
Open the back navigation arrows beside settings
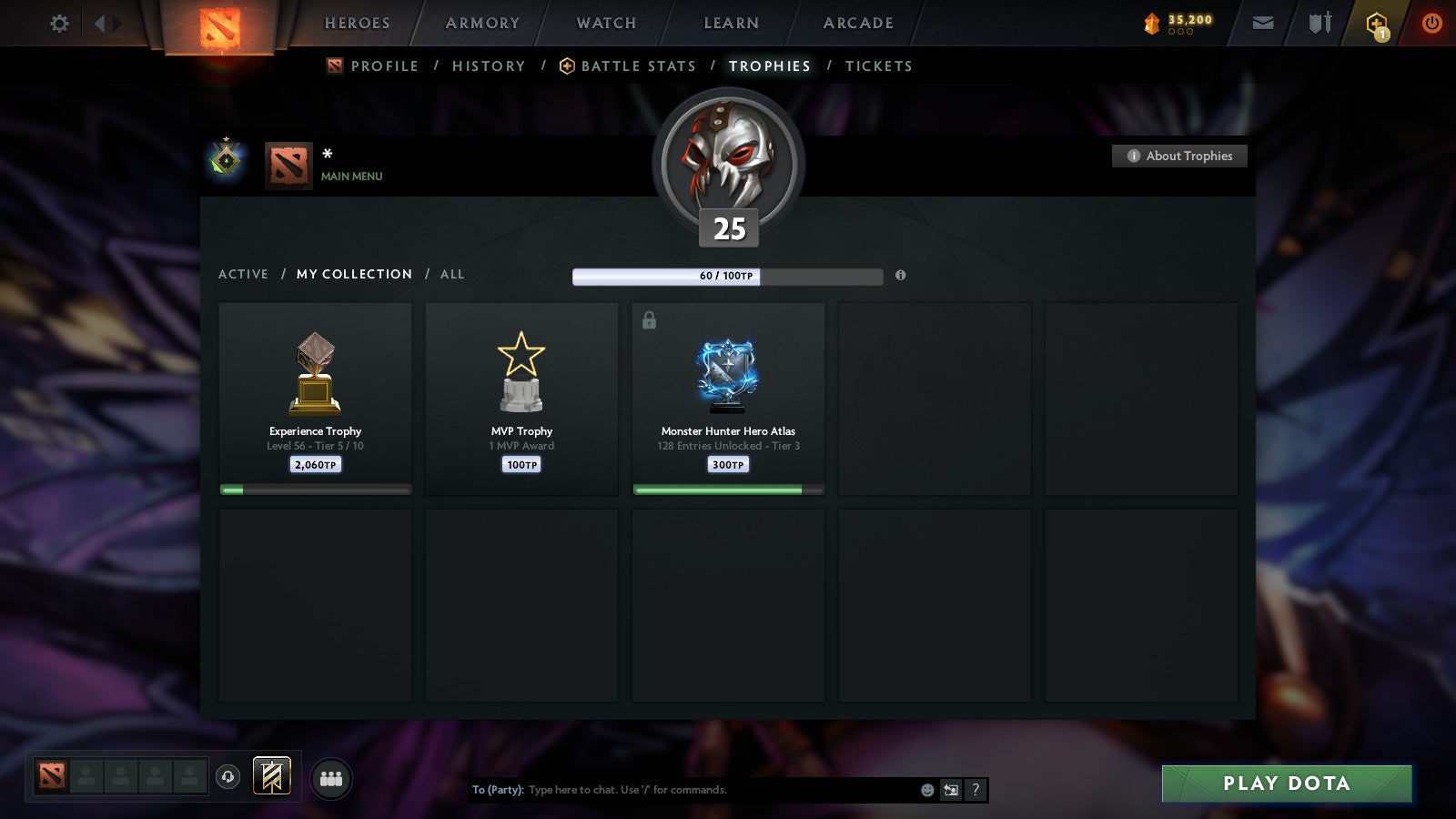103,24
